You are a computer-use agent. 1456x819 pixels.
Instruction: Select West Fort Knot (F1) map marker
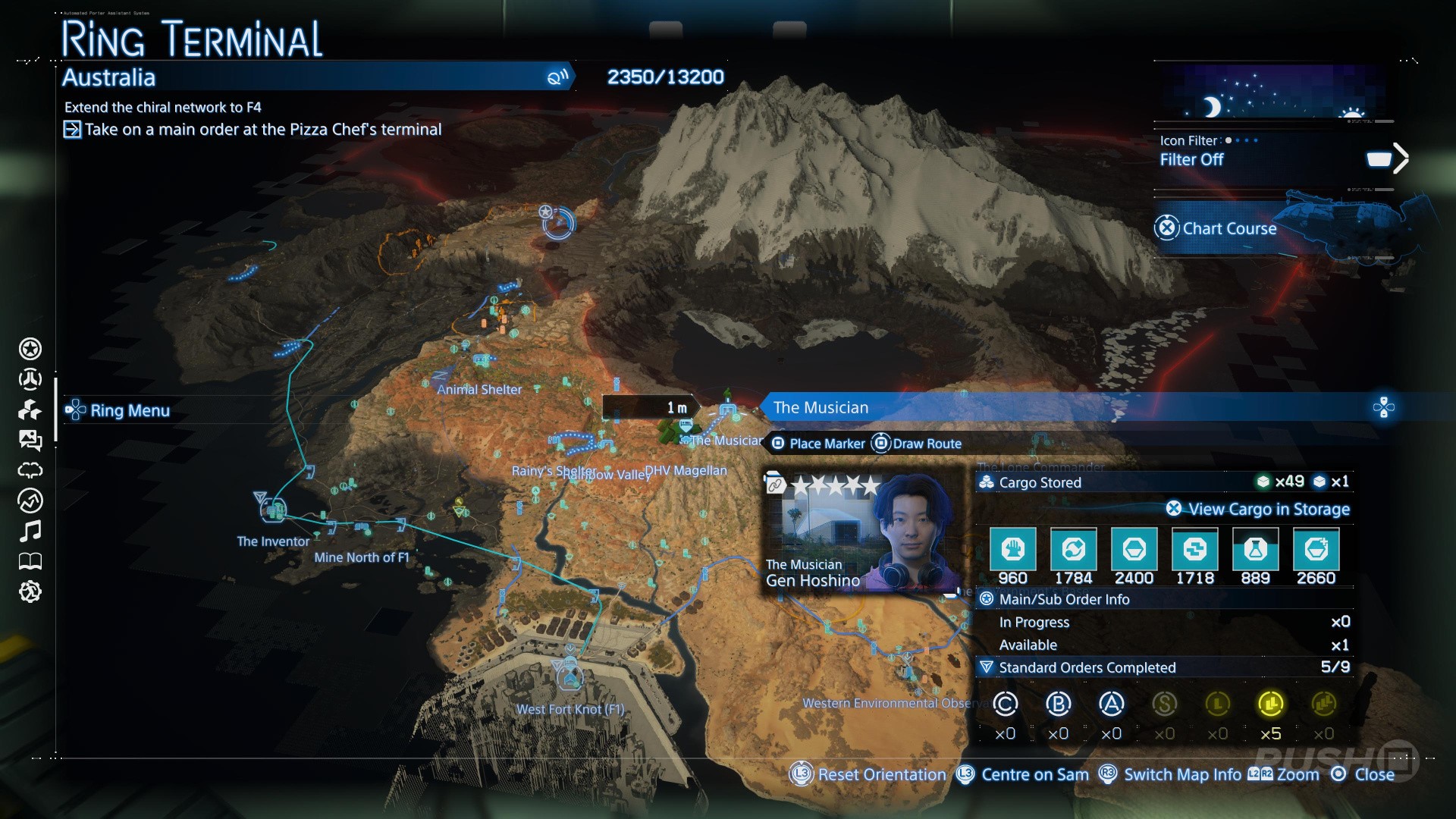tap(570, 676)
